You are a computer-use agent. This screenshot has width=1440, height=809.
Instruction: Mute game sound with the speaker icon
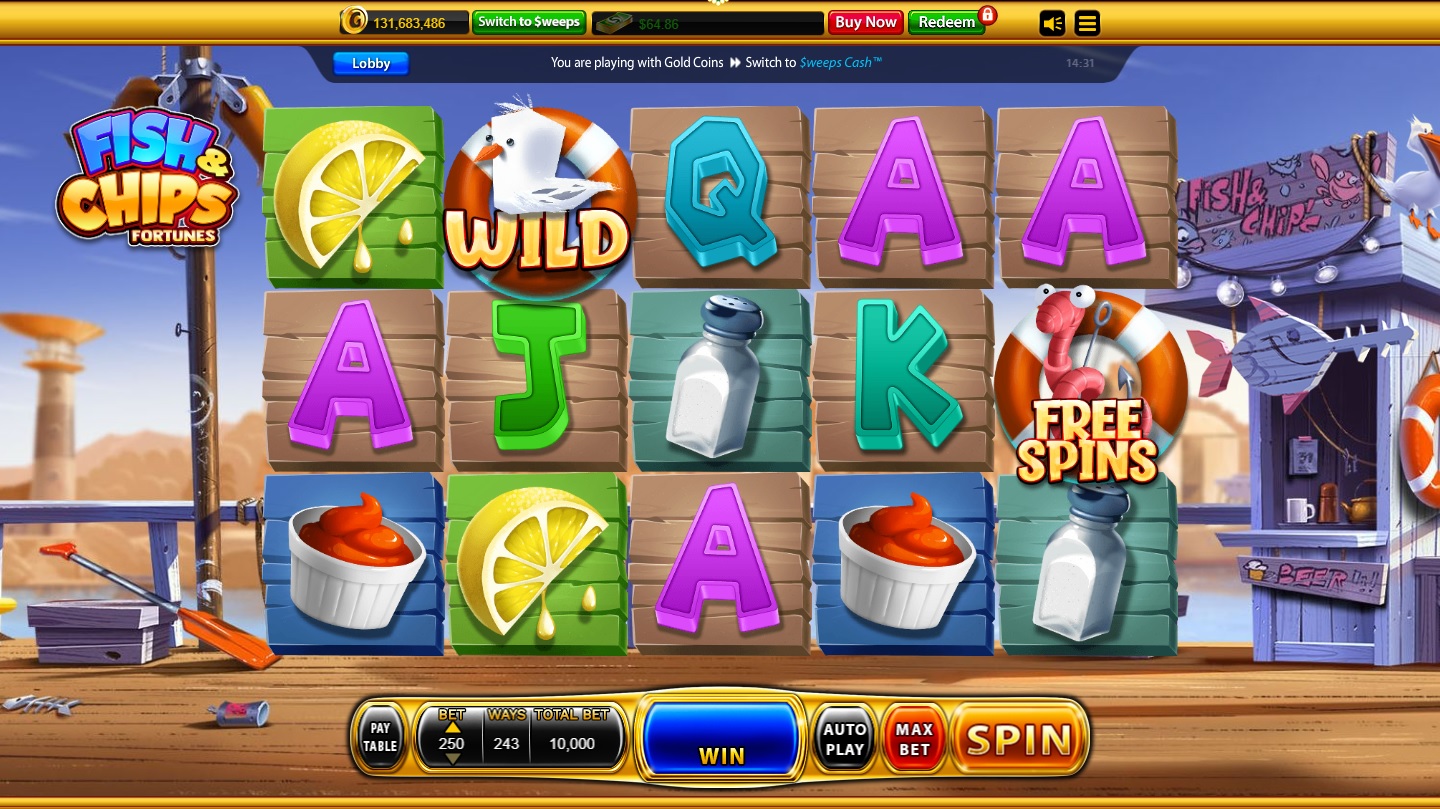pos(1051,23)
